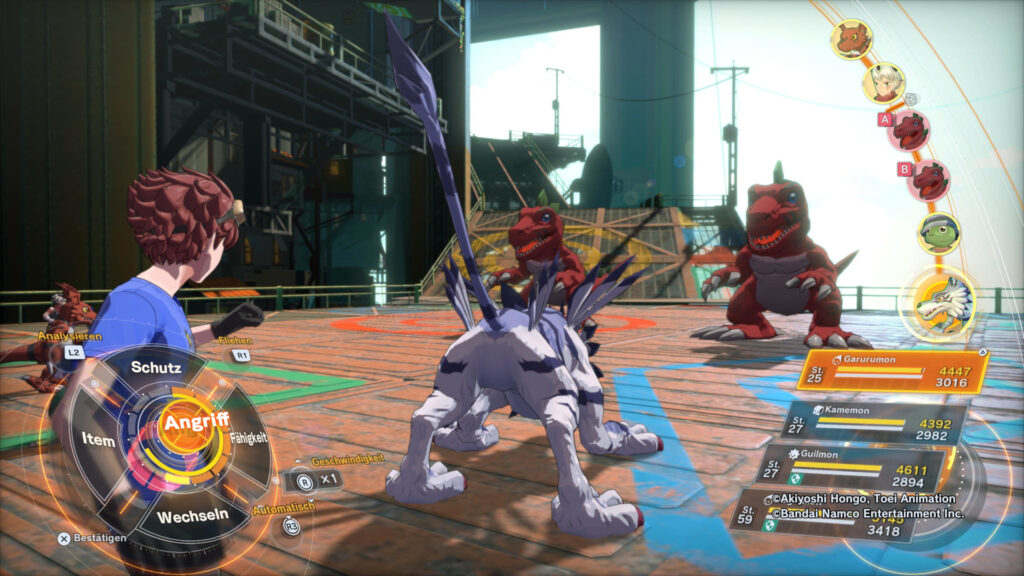
Task: Select Wechseln to swap Digimon
Action: coord(192,515)
